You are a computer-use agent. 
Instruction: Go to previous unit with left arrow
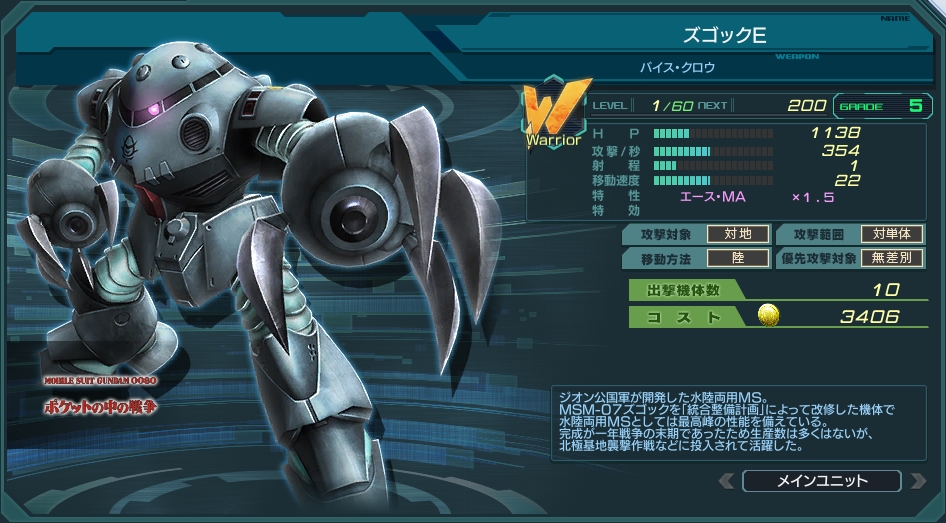[726, 481]
